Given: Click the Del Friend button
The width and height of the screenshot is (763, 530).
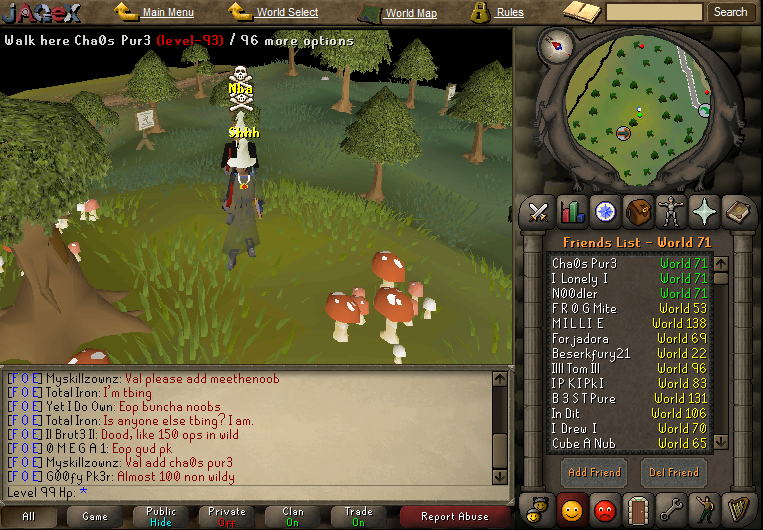Looking at the screenshot, I should click(673, 472).
